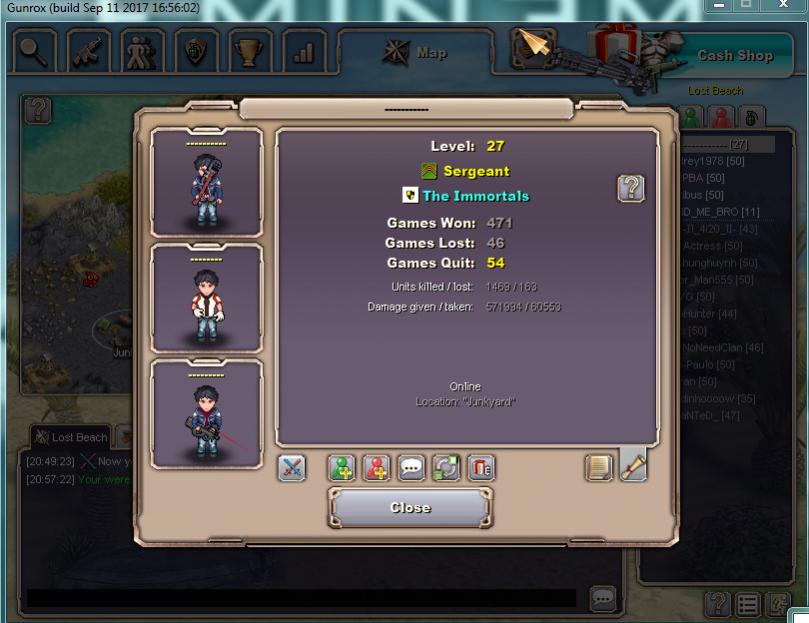809x623 pixels.
Task: Click the crossed swords duel icon
Action: click(x=291, y=468)
